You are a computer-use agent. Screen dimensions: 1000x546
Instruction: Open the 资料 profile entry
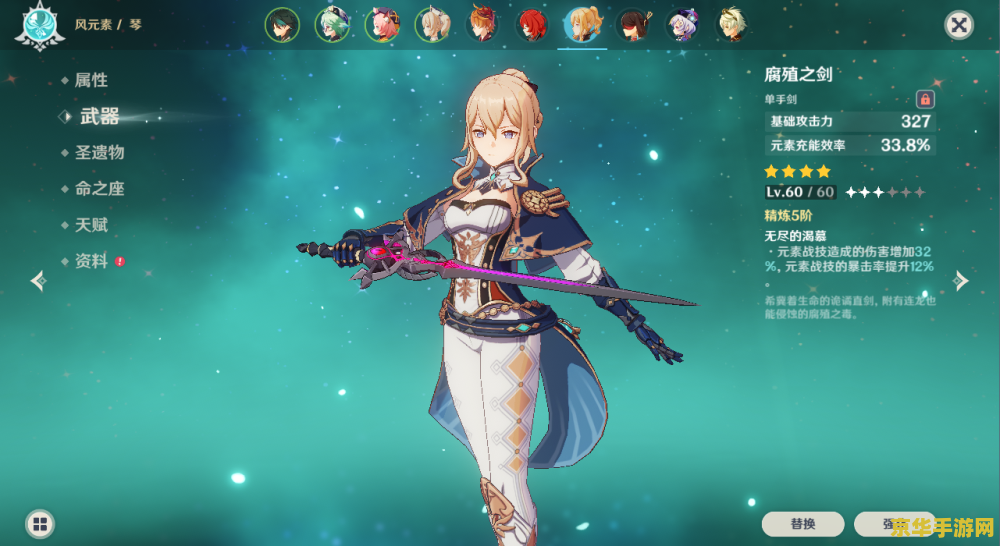click(91, 261)
